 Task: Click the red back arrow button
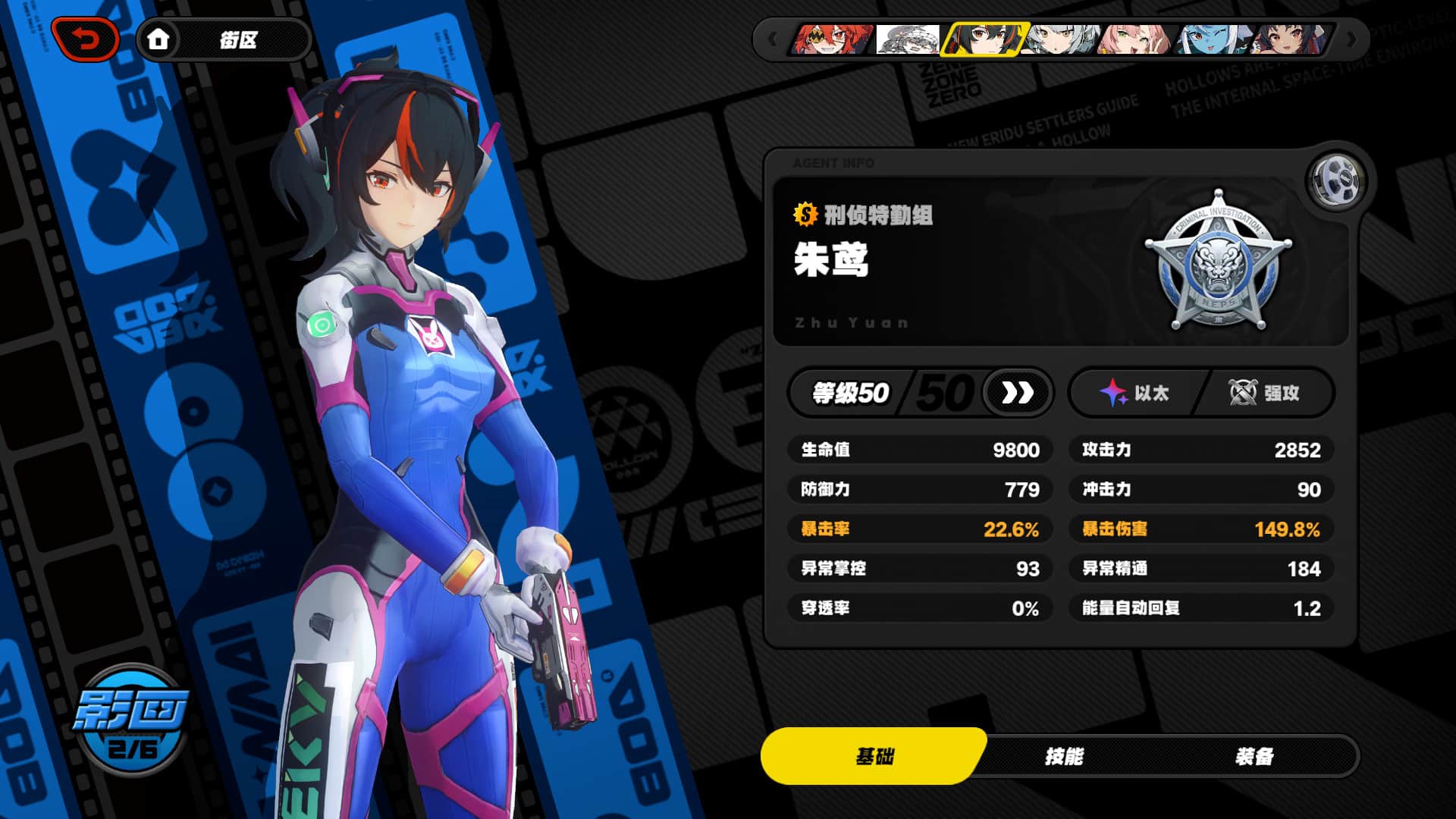[85, 39]
